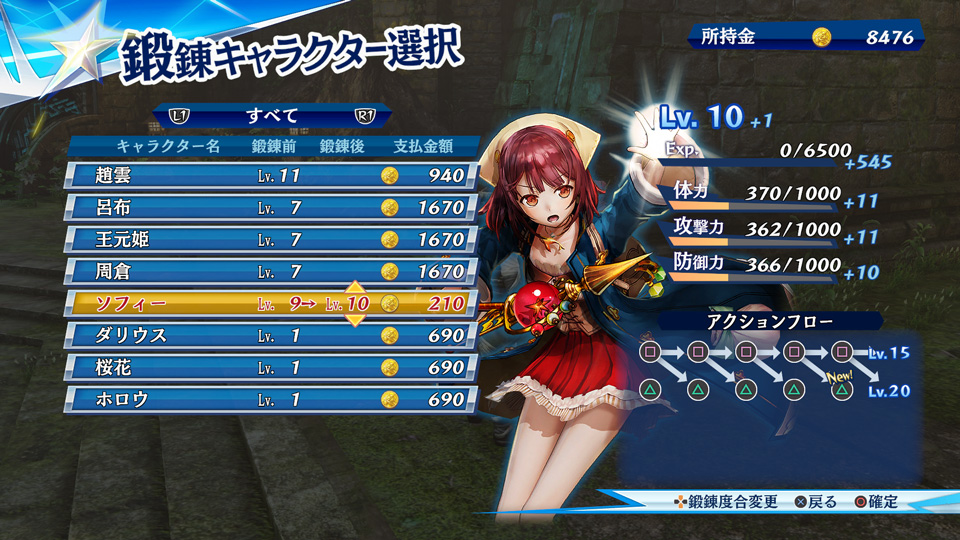Choose the 呂布 row
The height and width of the screenshot is (540, 960).
pos(268,208)
